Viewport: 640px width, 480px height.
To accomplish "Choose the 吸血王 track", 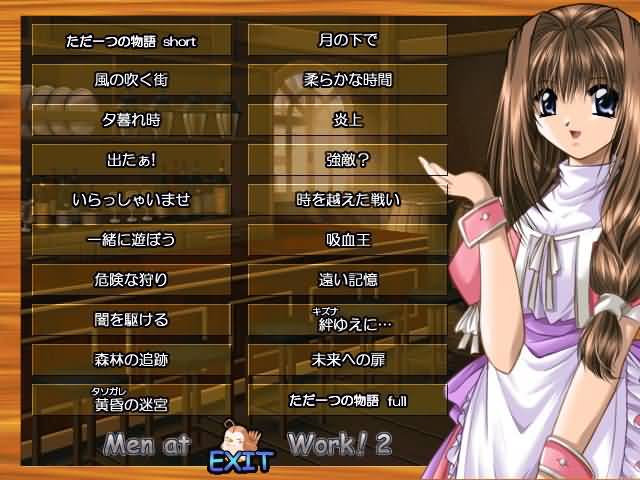I will pyautogui.click(x=348, y=240).
